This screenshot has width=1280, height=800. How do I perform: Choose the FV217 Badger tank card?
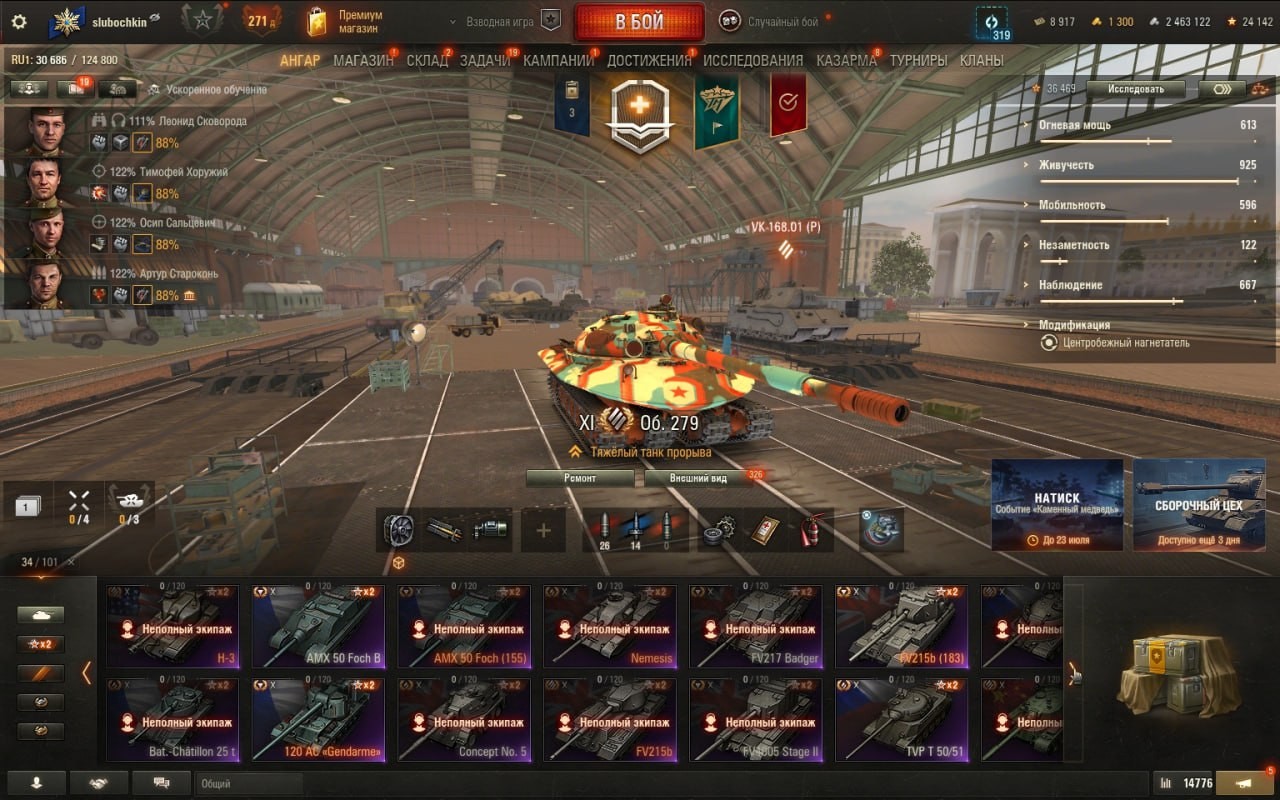[x=756, y=626]
